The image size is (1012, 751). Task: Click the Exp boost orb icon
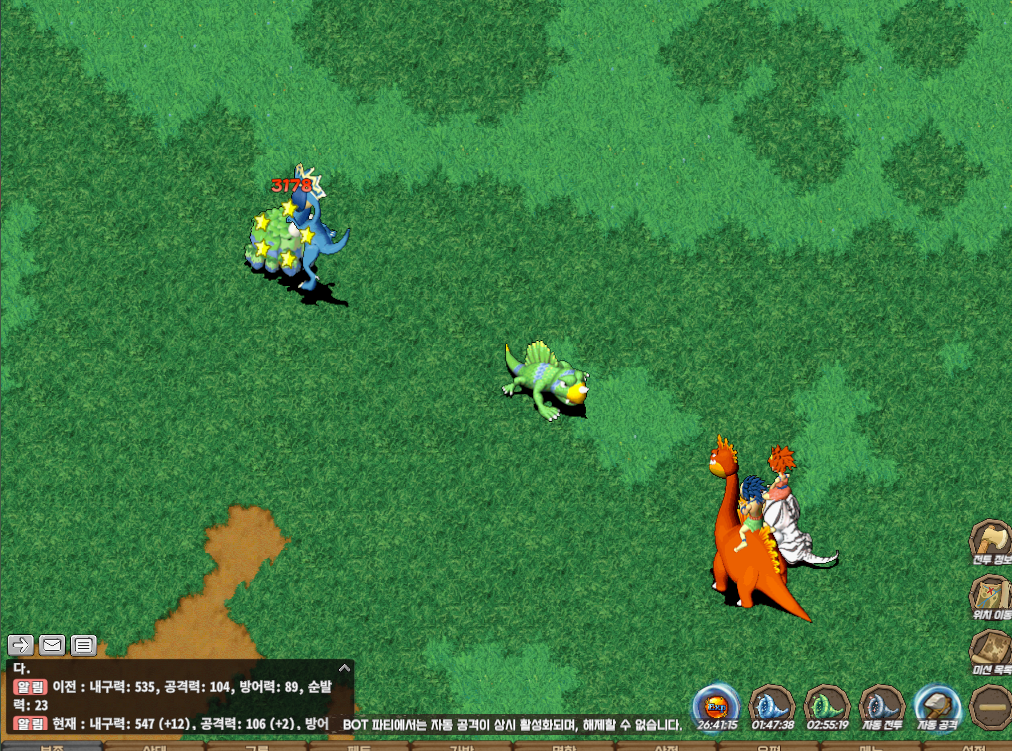[x=717, y=705]
